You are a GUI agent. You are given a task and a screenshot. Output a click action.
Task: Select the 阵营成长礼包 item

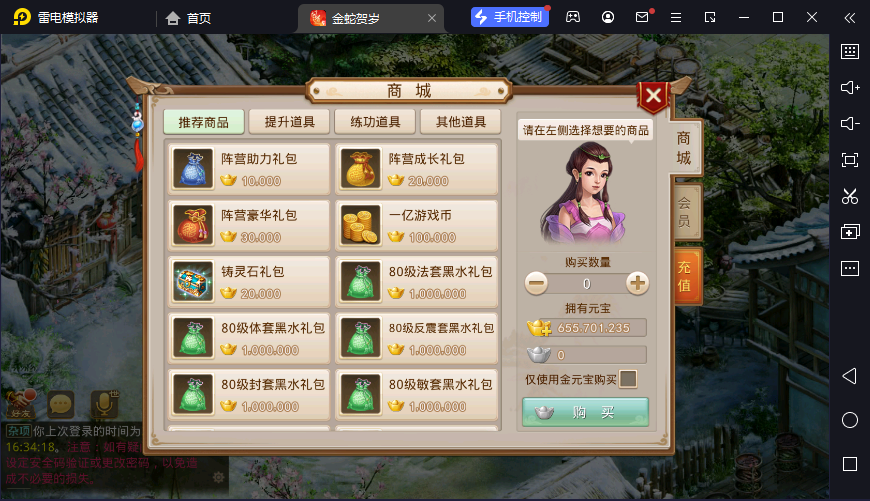click(416, 169)
